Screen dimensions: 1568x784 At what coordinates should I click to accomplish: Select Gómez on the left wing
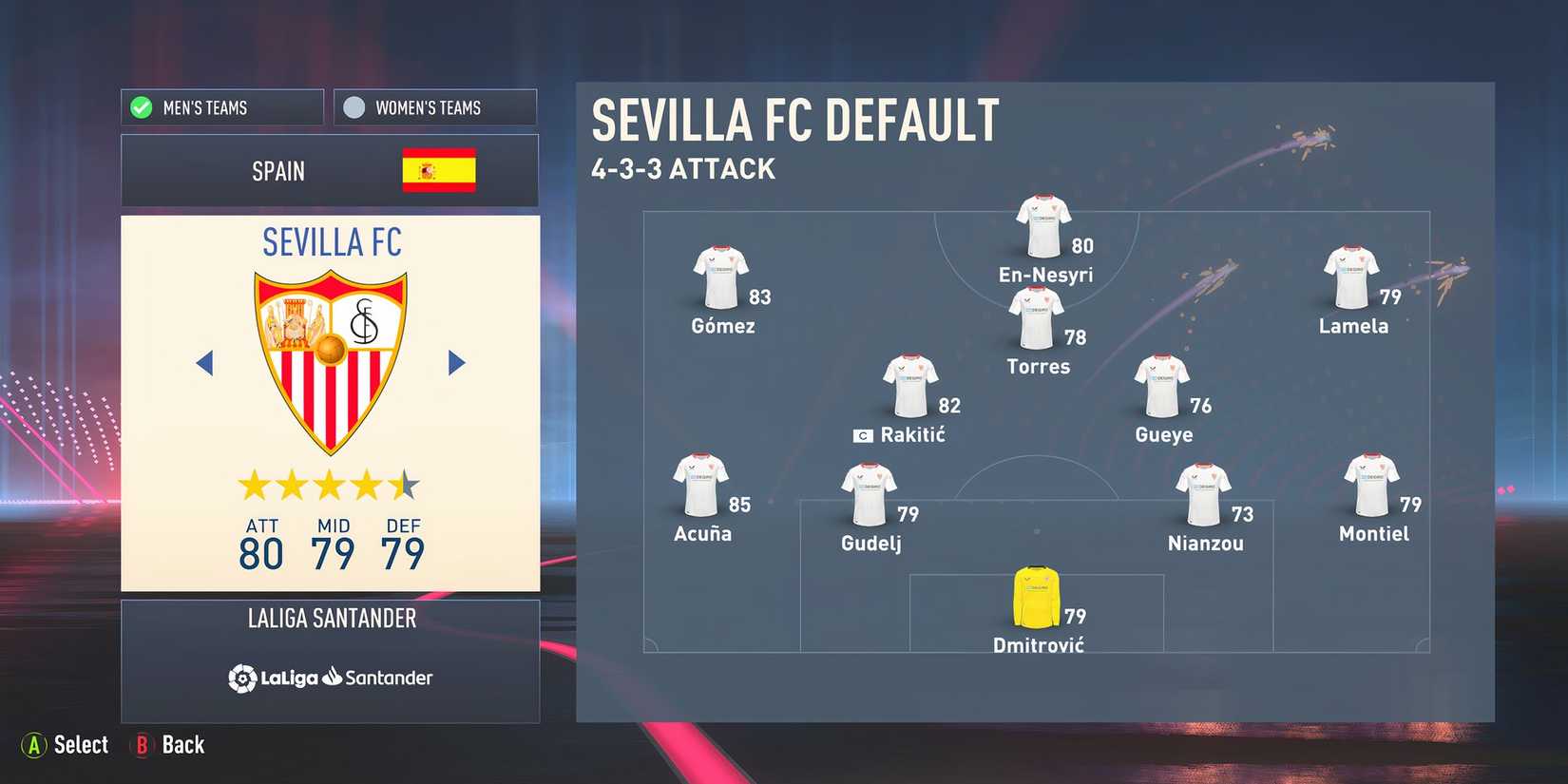point(720,276)
